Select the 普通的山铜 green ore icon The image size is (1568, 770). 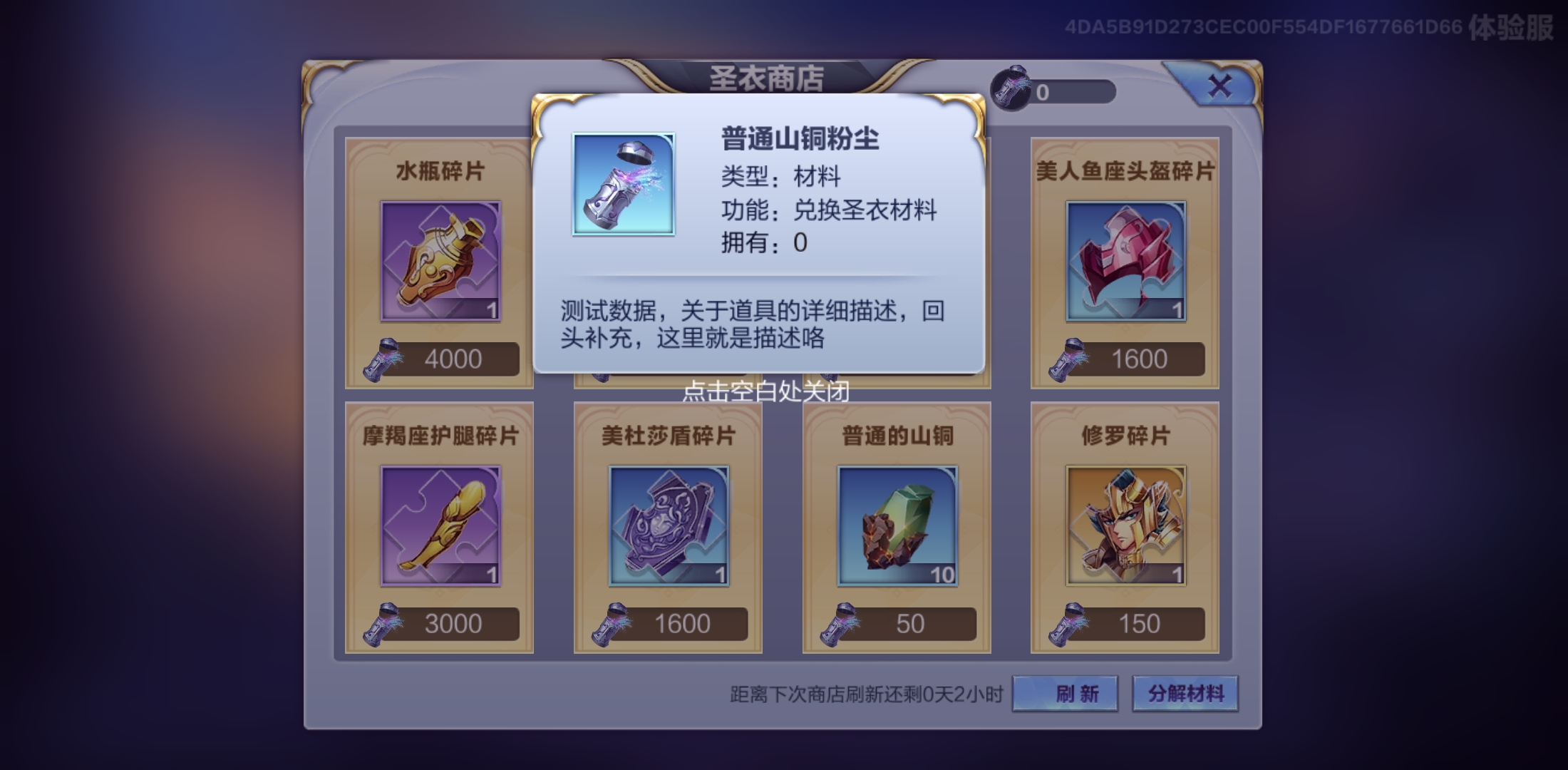(896, 524)
